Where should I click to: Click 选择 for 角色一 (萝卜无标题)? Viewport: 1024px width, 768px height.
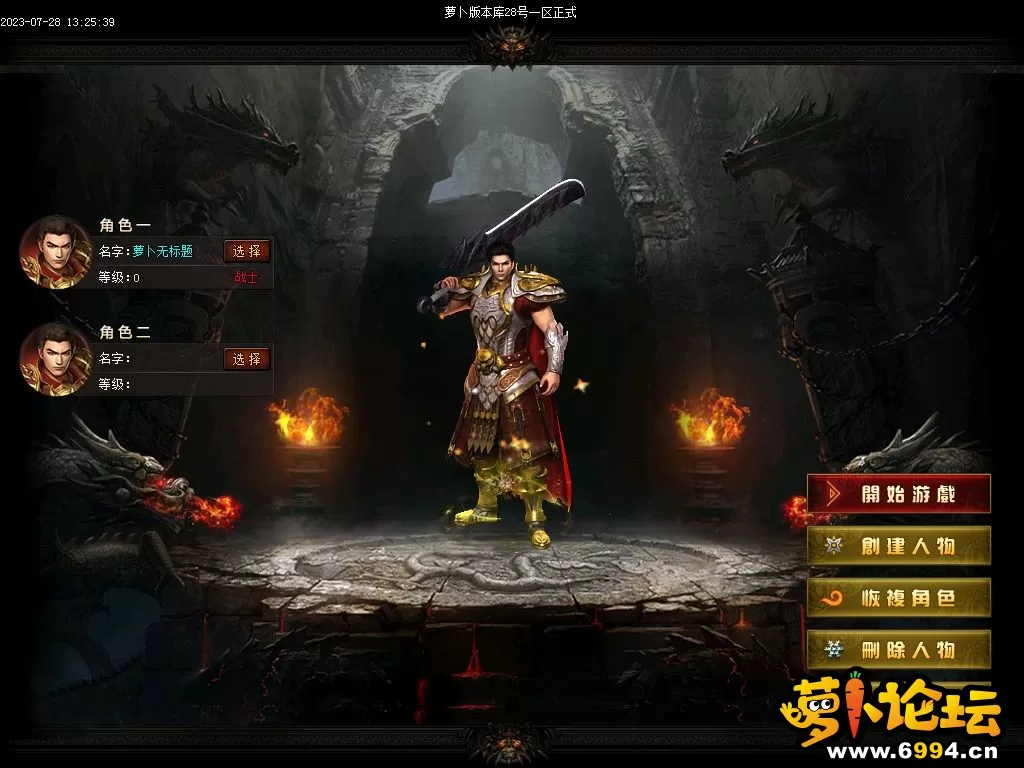click(x=247, y=251)
